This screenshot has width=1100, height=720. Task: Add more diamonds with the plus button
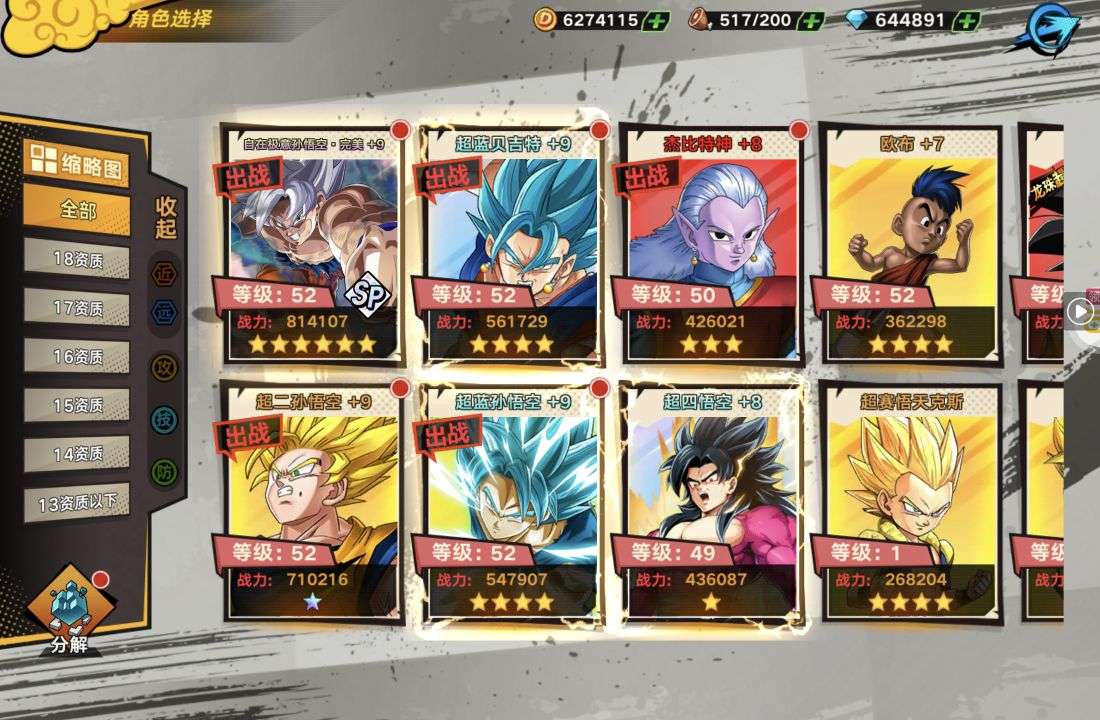pos(966,20)
